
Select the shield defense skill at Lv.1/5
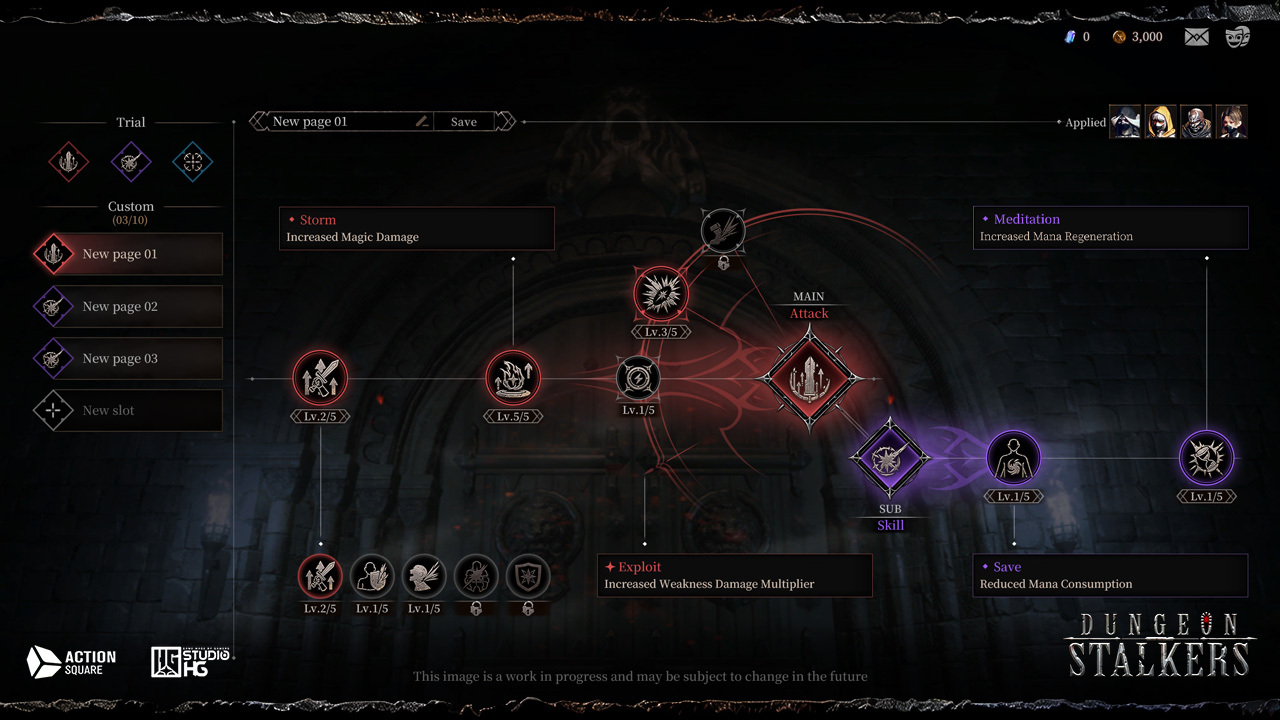pos(372,578)
